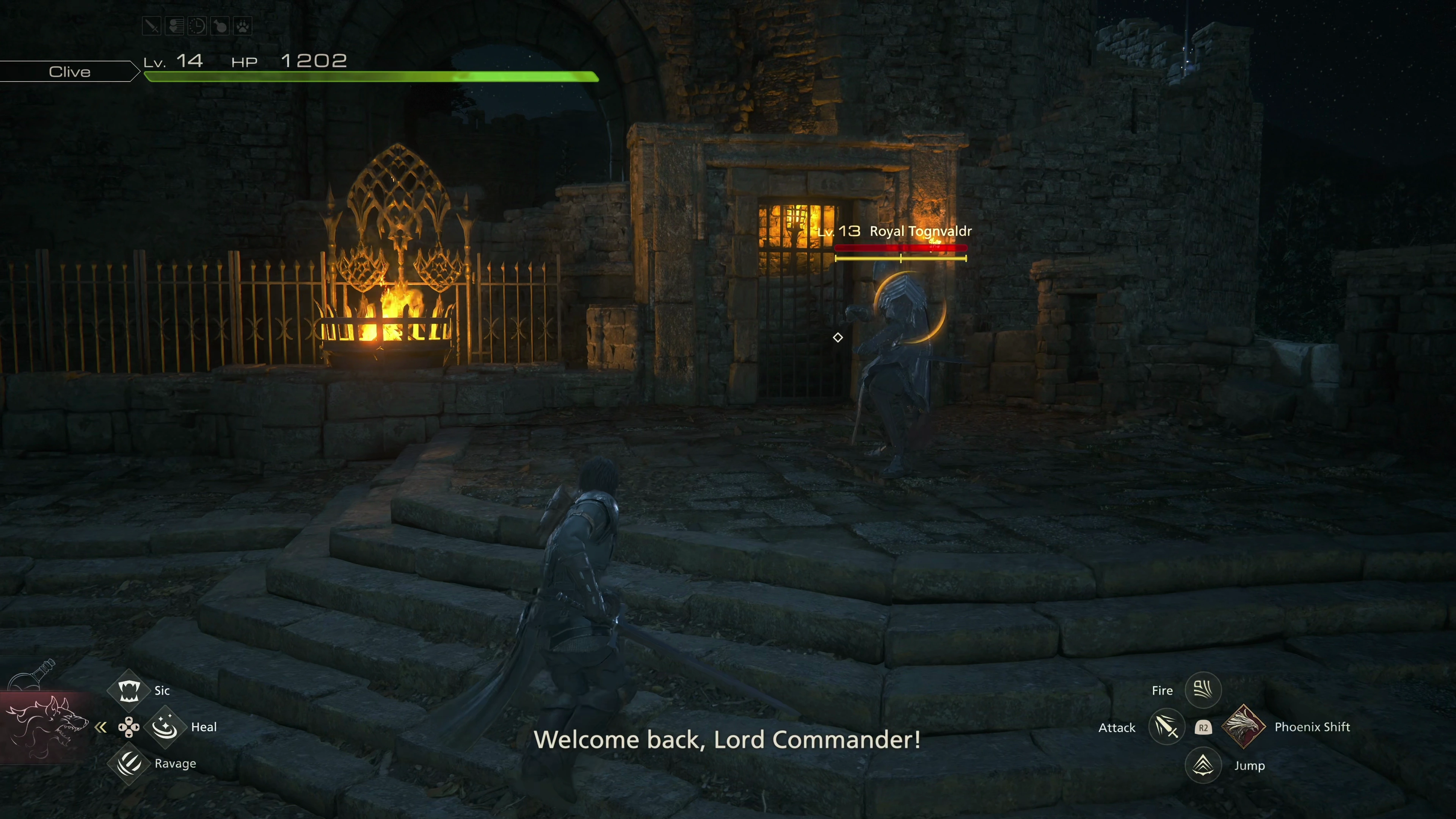Select the round flask status icon
Viewport: 1456px width, 819px height.
coord(220,26)
